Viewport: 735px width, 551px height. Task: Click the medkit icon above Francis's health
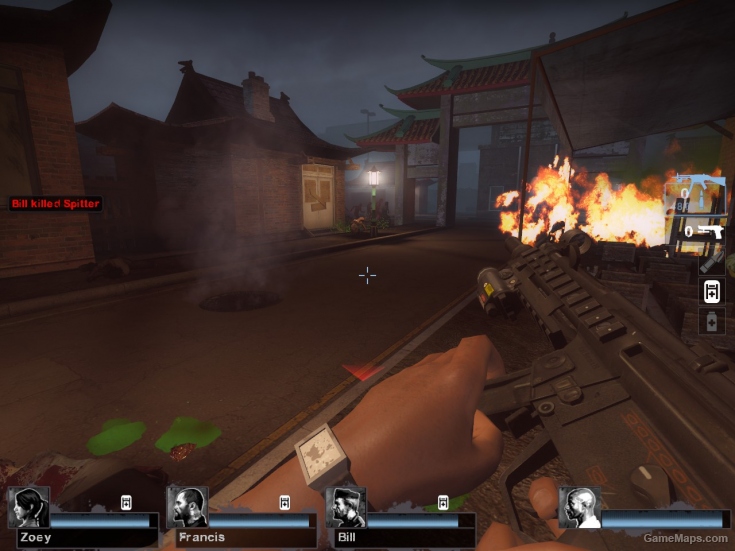point(285,502)
